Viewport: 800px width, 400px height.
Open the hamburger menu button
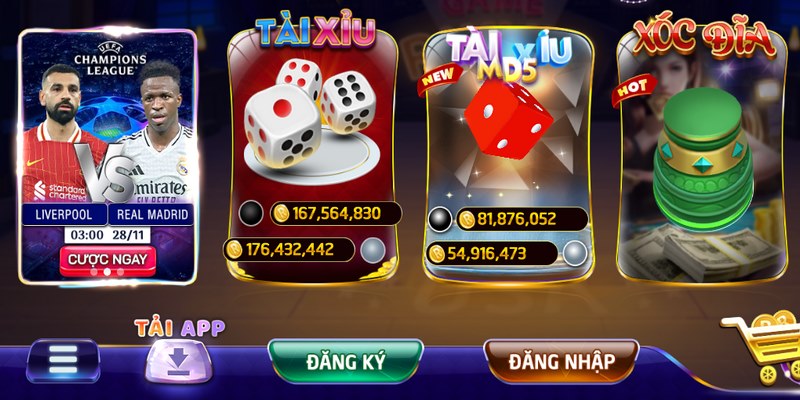pos(63,360)
